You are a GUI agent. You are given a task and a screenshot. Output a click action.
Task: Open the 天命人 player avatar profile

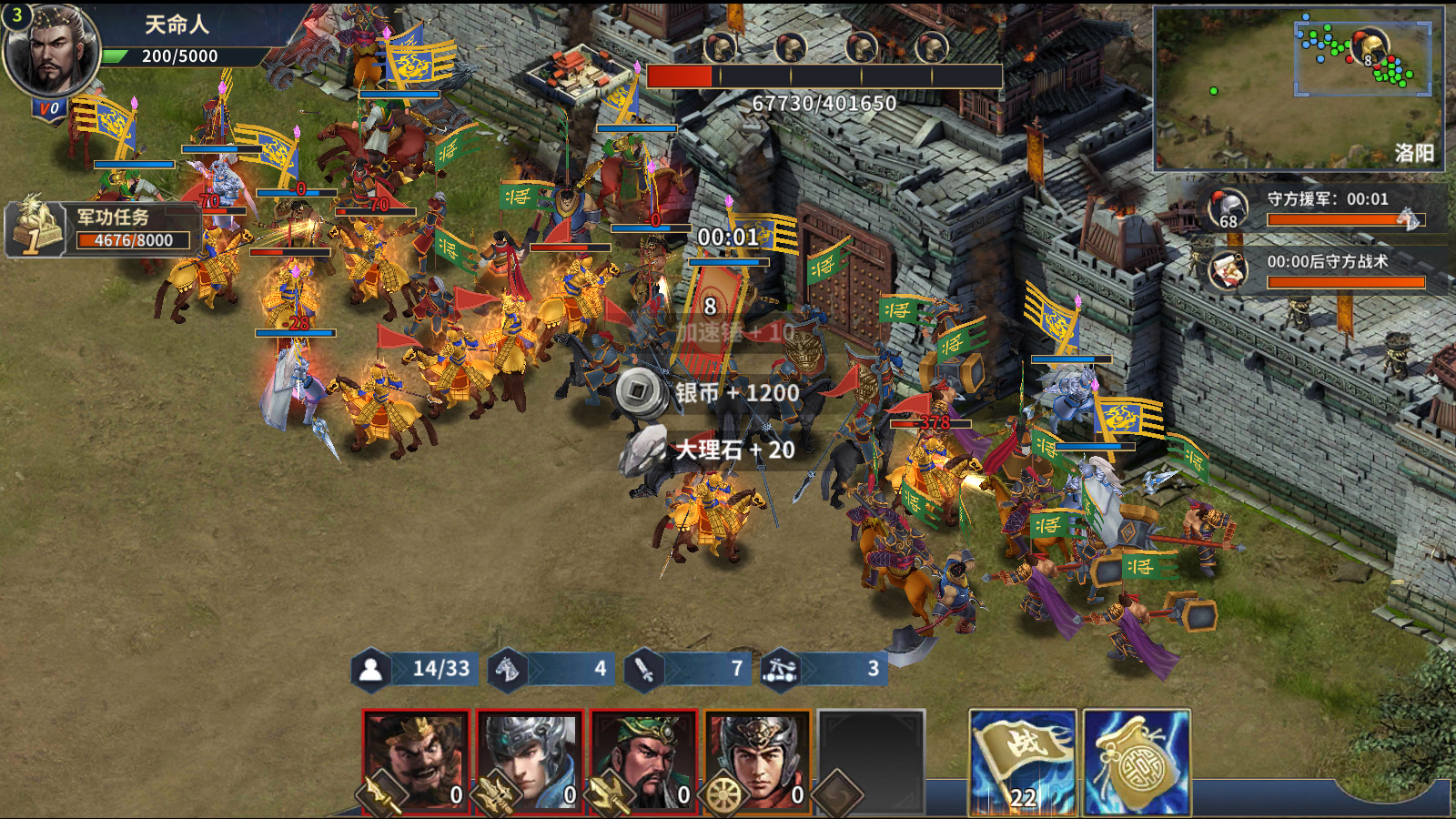click(51, 51)
